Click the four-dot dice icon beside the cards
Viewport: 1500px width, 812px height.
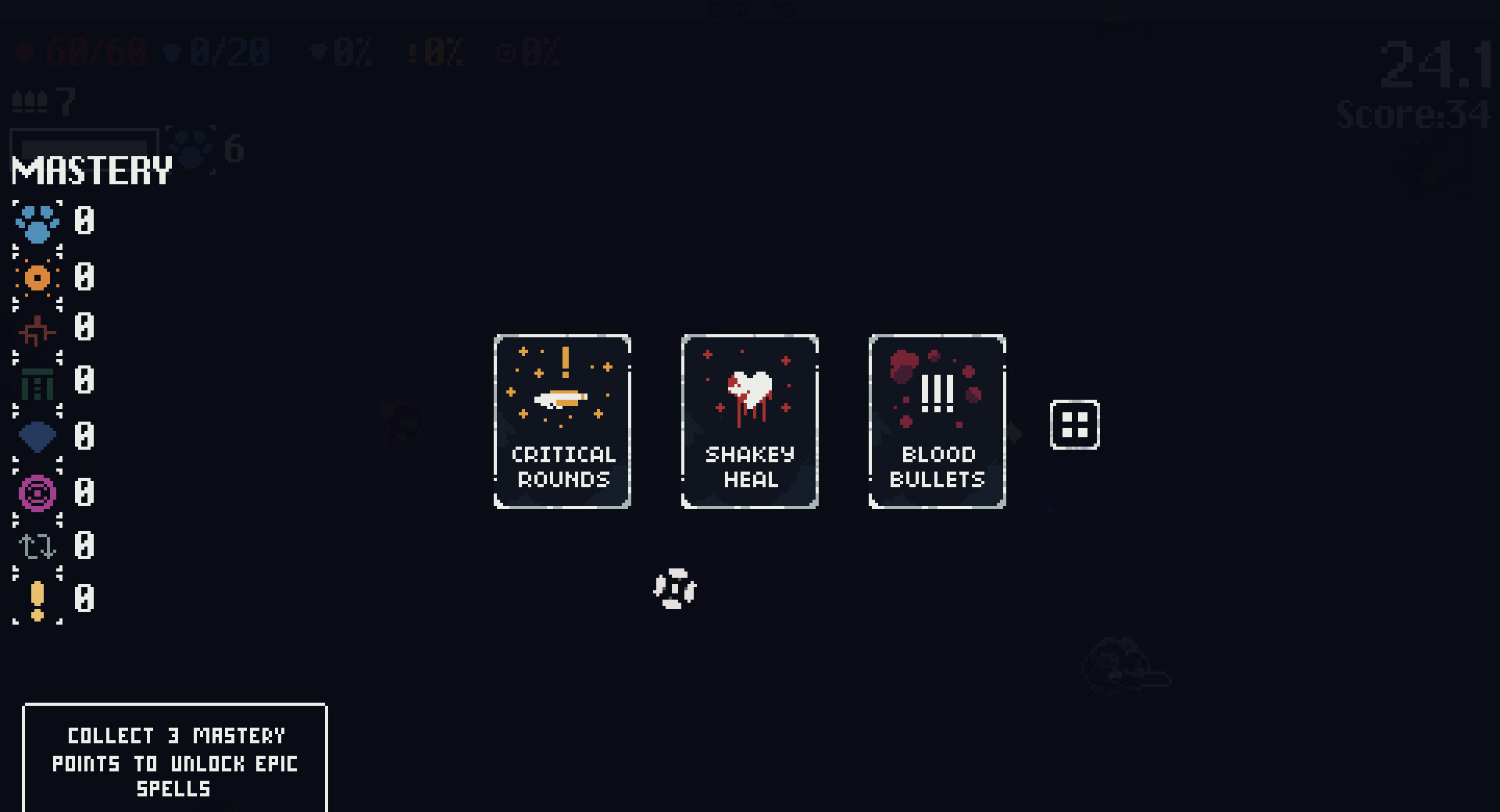pos(1075,425)
